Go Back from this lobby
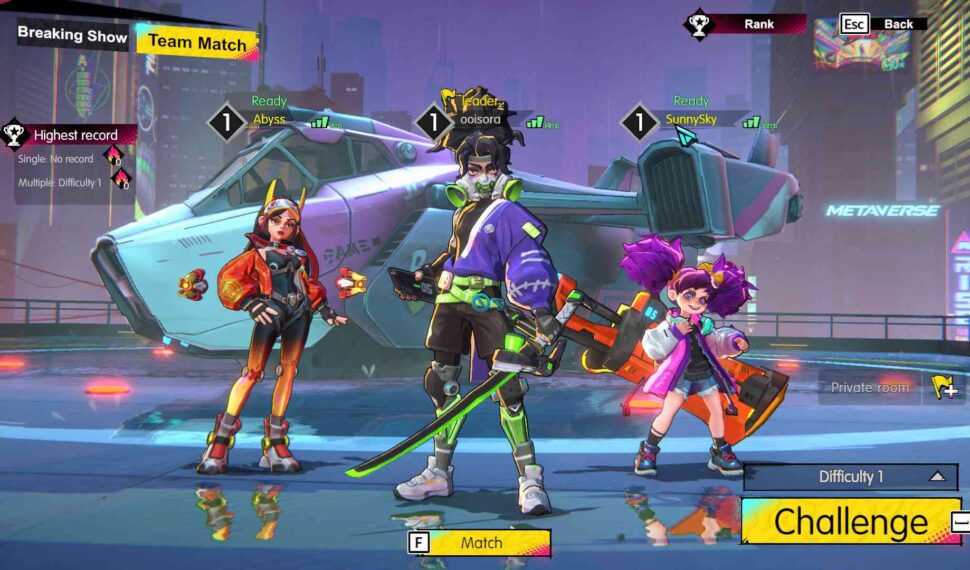The width and height of the screenshot is (970, 570). (x=884, y=24)
